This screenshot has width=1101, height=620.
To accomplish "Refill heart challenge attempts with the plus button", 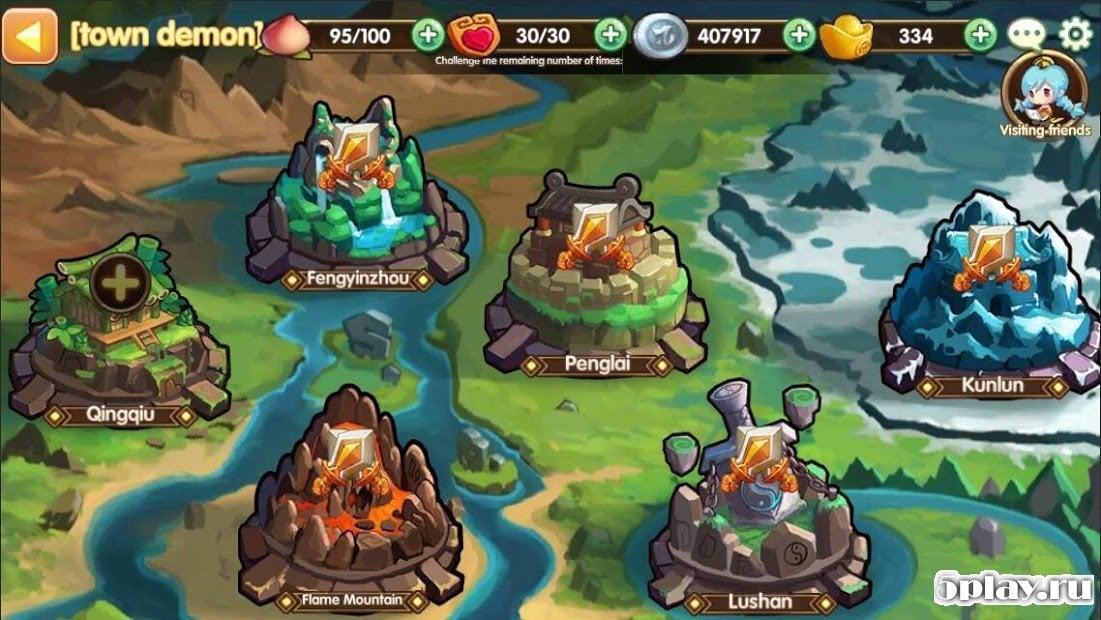I will 610,35.
